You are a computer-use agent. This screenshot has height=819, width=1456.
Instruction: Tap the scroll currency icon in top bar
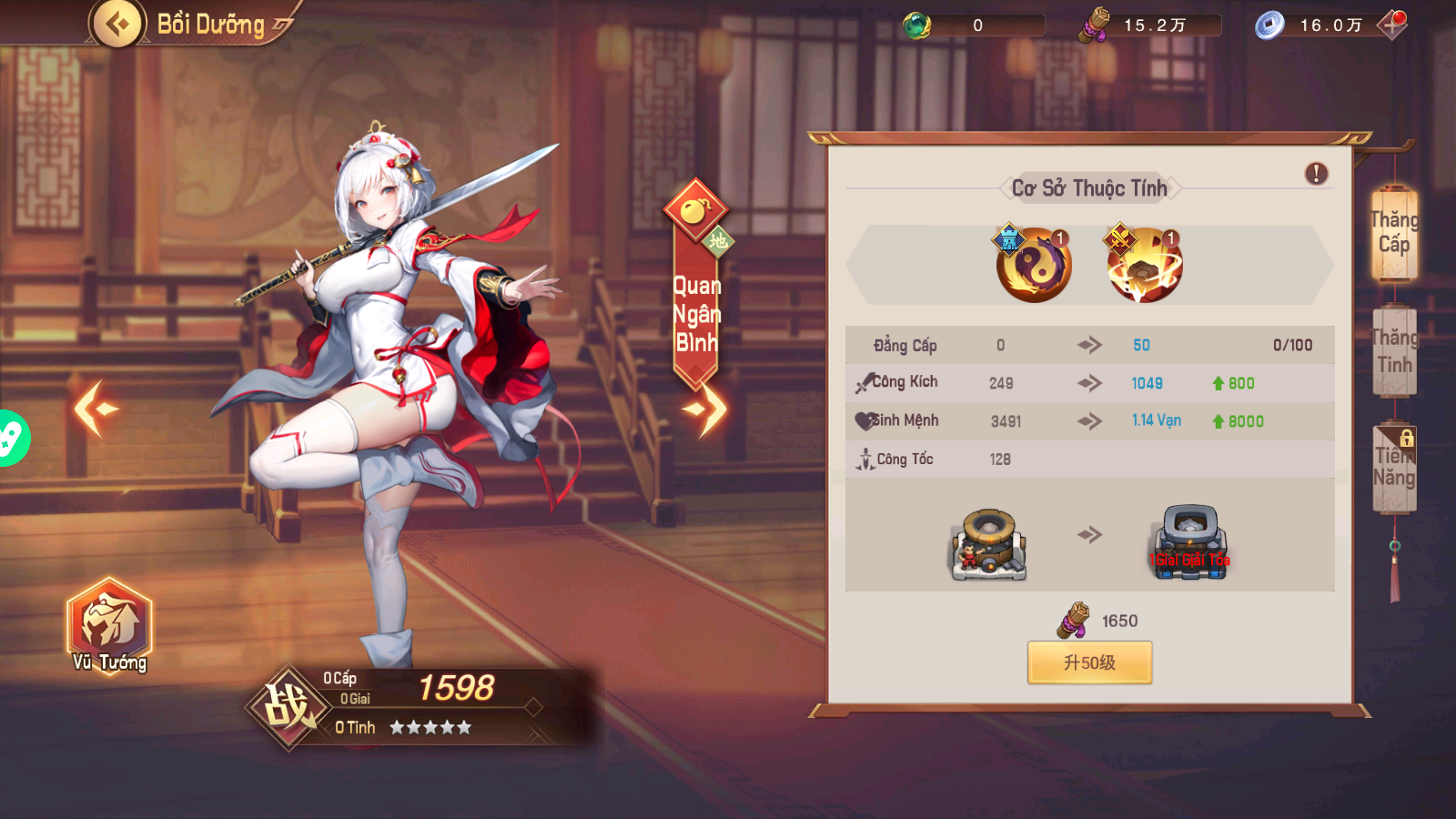(1095, 25)
